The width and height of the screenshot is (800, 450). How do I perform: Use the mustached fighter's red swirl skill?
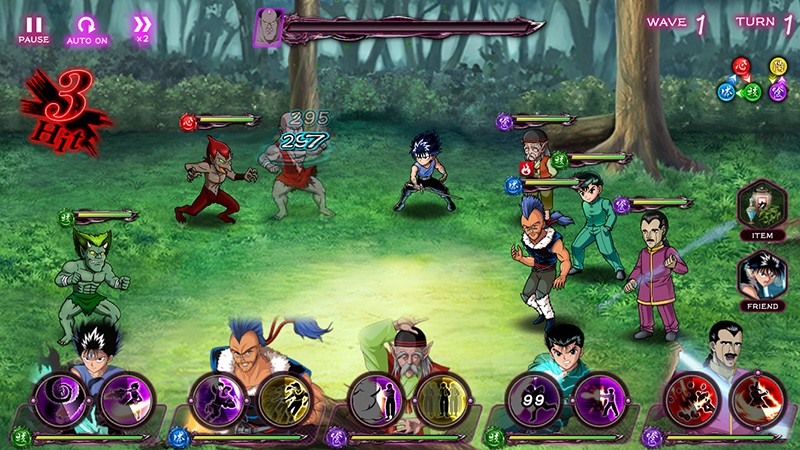tap(688, 398)
